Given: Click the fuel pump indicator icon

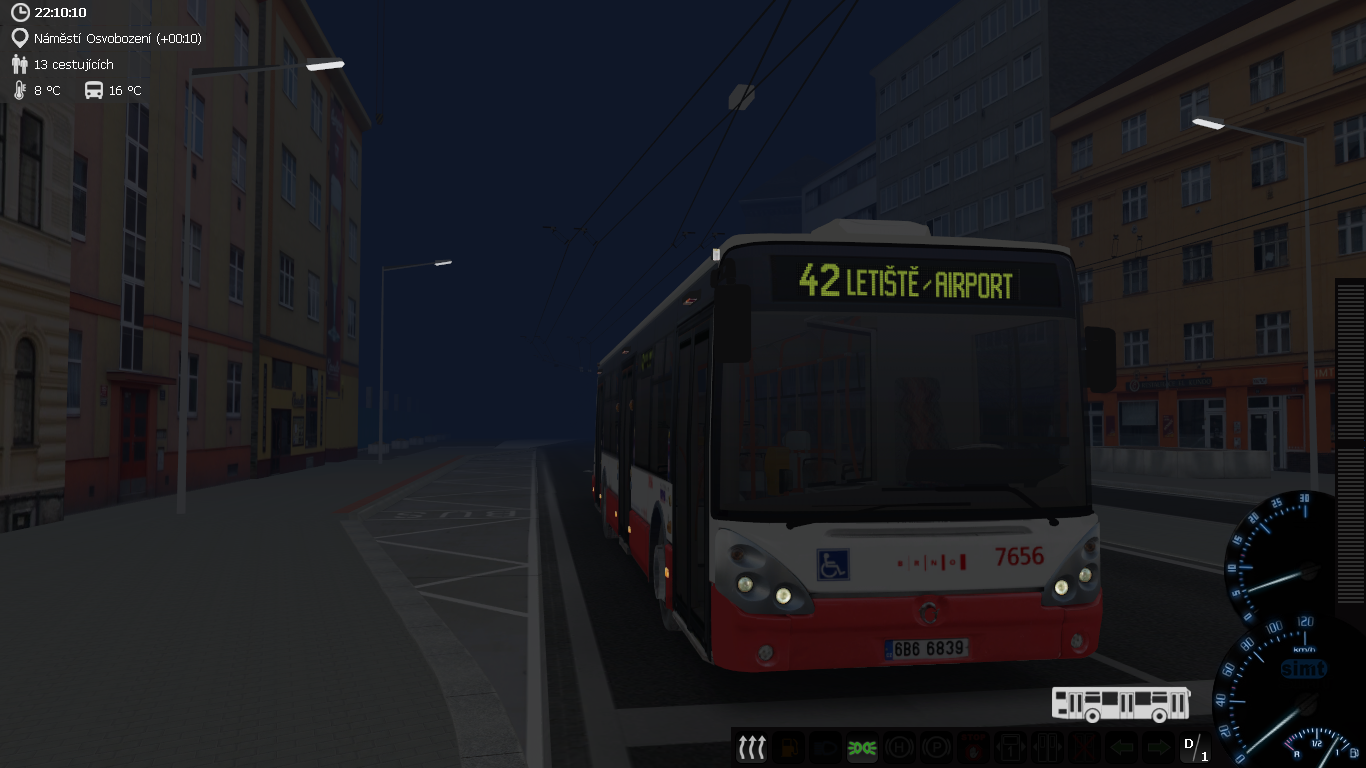Looking at the screenshot, I should (x=789, y=747).
